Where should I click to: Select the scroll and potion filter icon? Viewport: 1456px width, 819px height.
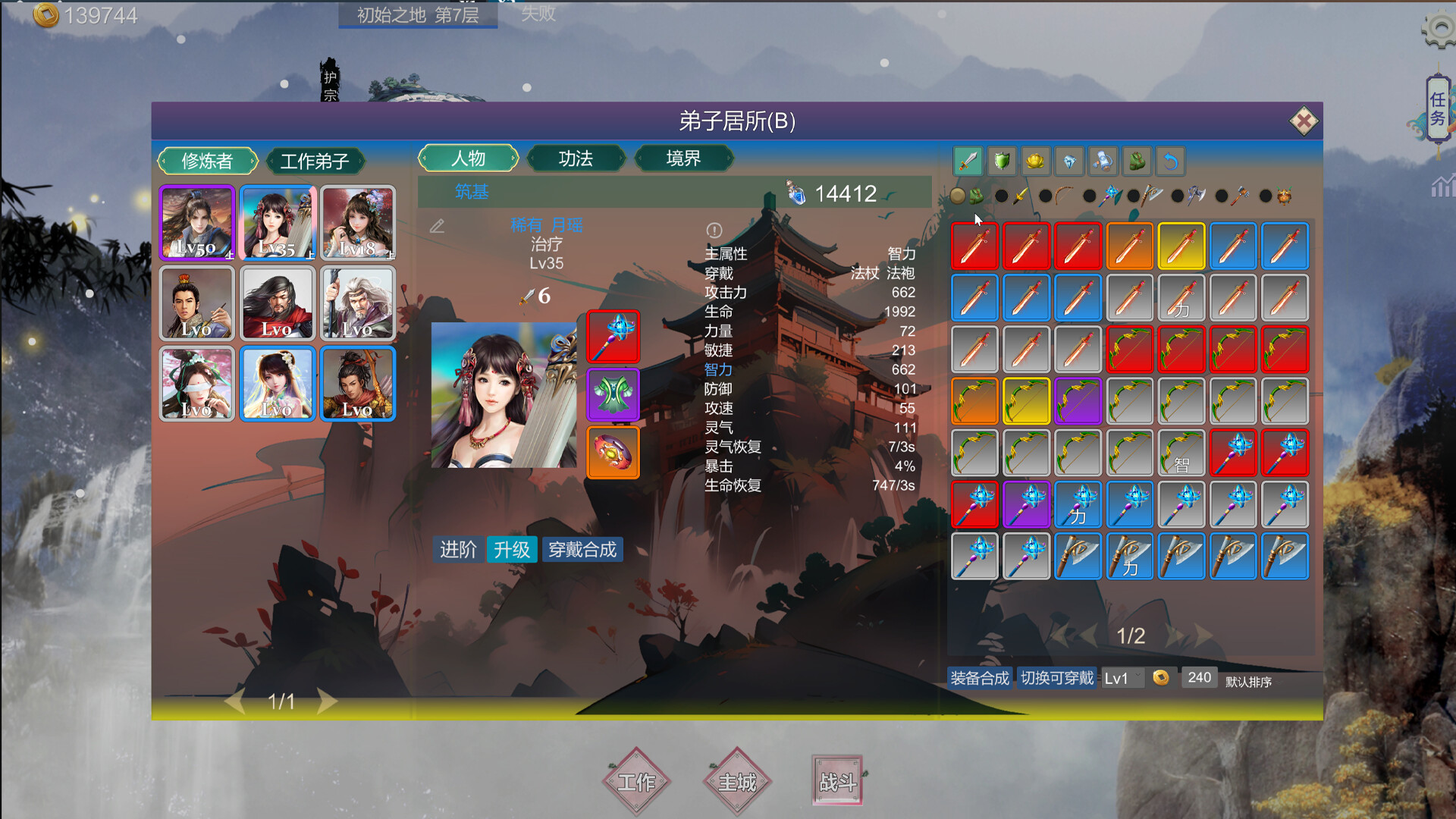1103,161
